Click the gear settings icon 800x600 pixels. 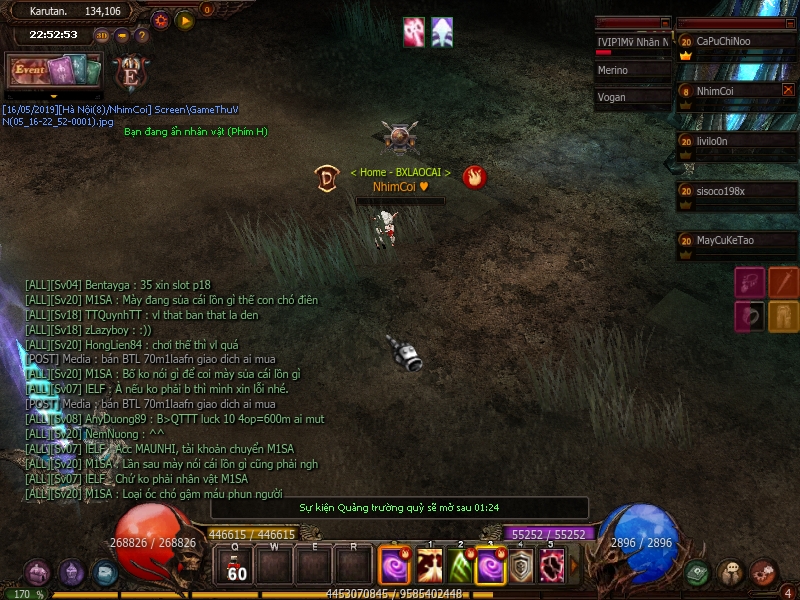pyautogui.click(x=161, y=20)
